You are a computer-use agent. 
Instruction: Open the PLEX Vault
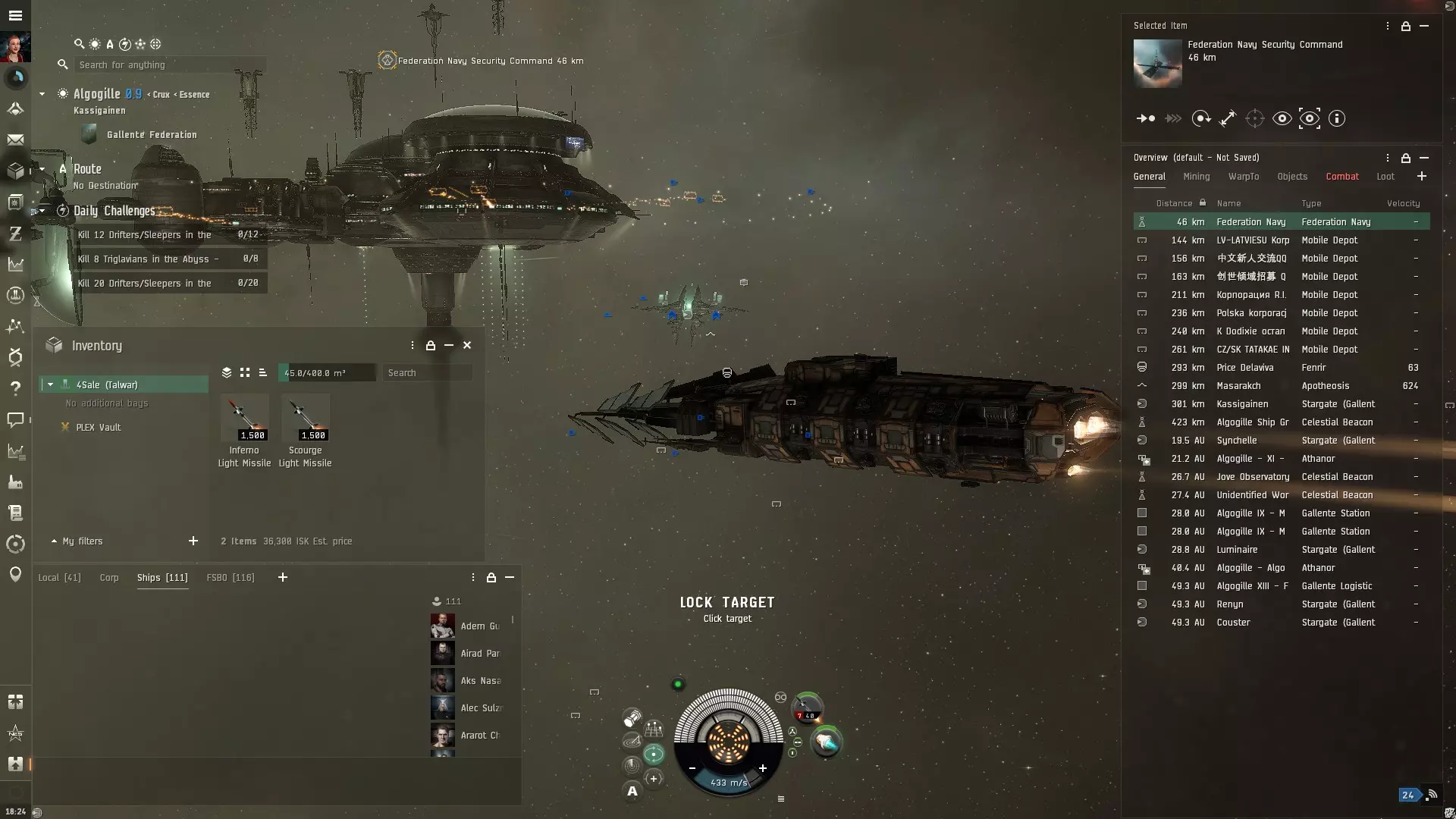point(98,428)
